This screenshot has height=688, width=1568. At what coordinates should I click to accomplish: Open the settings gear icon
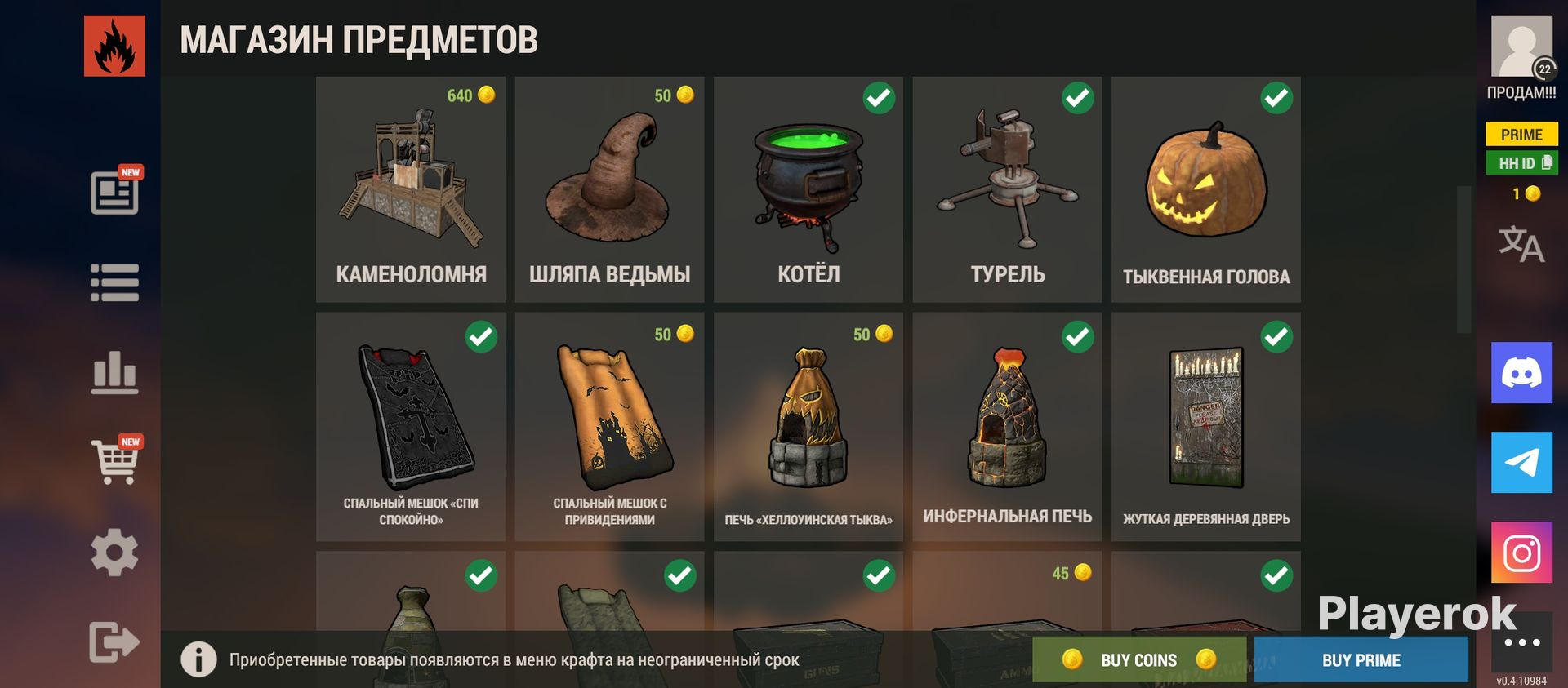pos(114,553)
